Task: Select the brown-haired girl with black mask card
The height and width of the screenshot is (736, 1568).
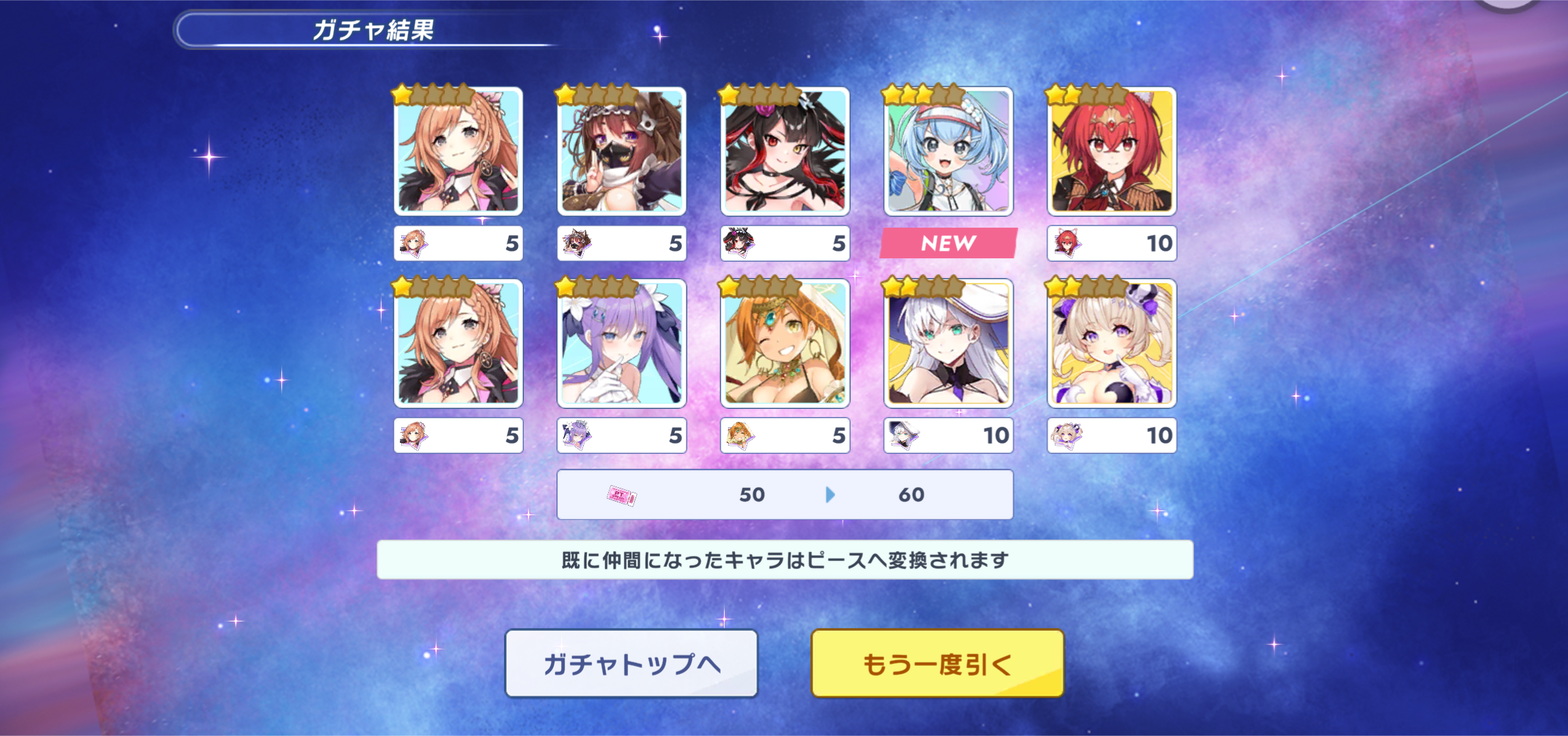Action: (621, 151)
